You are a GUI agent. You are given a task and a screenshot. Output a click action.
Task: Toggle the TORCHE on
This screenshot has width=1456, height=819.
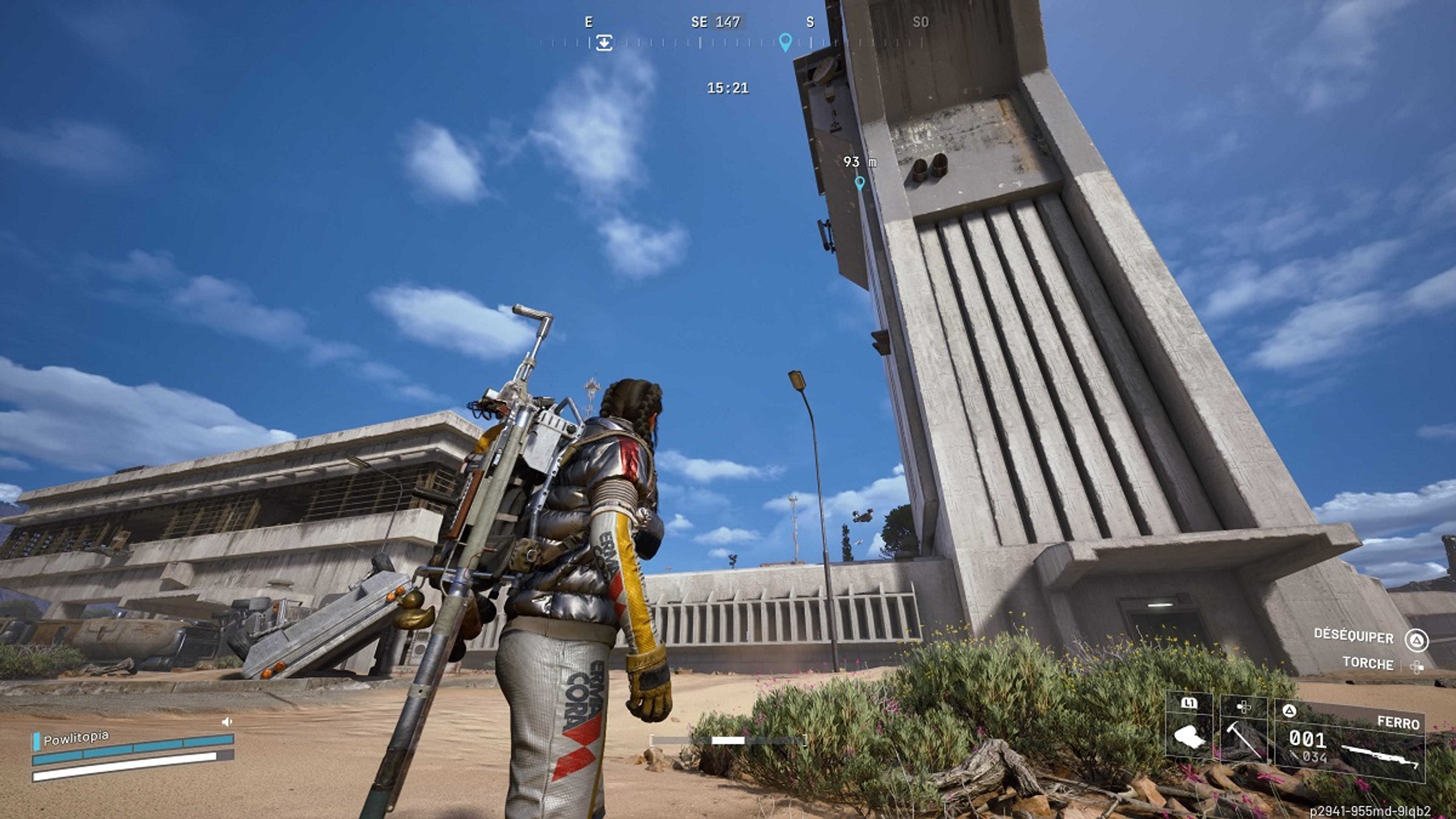1370,665
